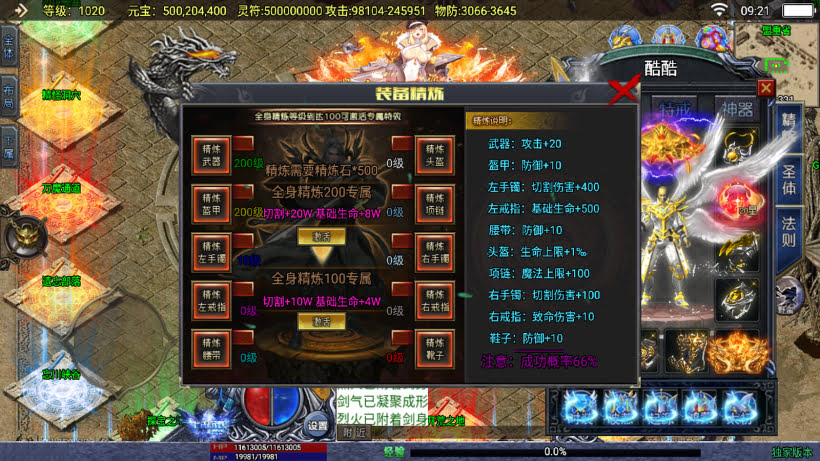This screenshot has width=820, height=461.
Task: Refine the helmet (精炼头盔)
Action: pos(434,155)
